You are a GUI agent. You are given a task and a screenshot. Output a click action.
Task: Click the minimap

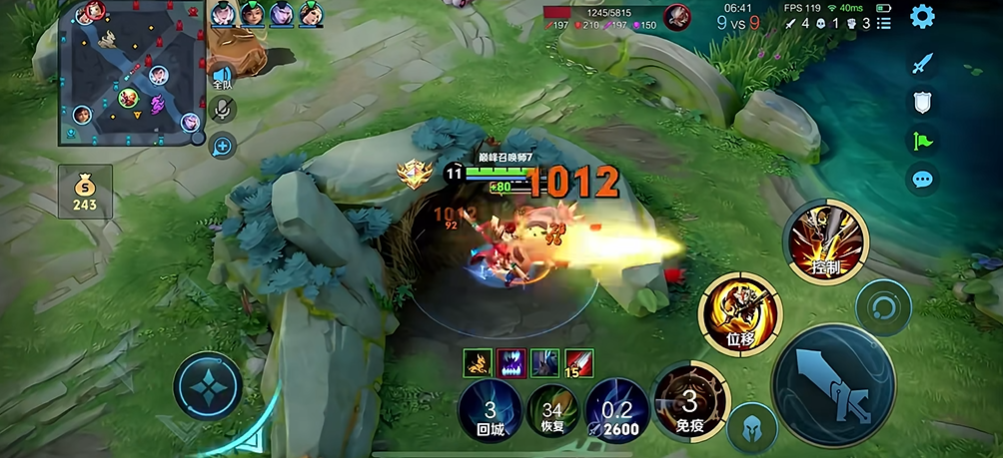(131, 73)
